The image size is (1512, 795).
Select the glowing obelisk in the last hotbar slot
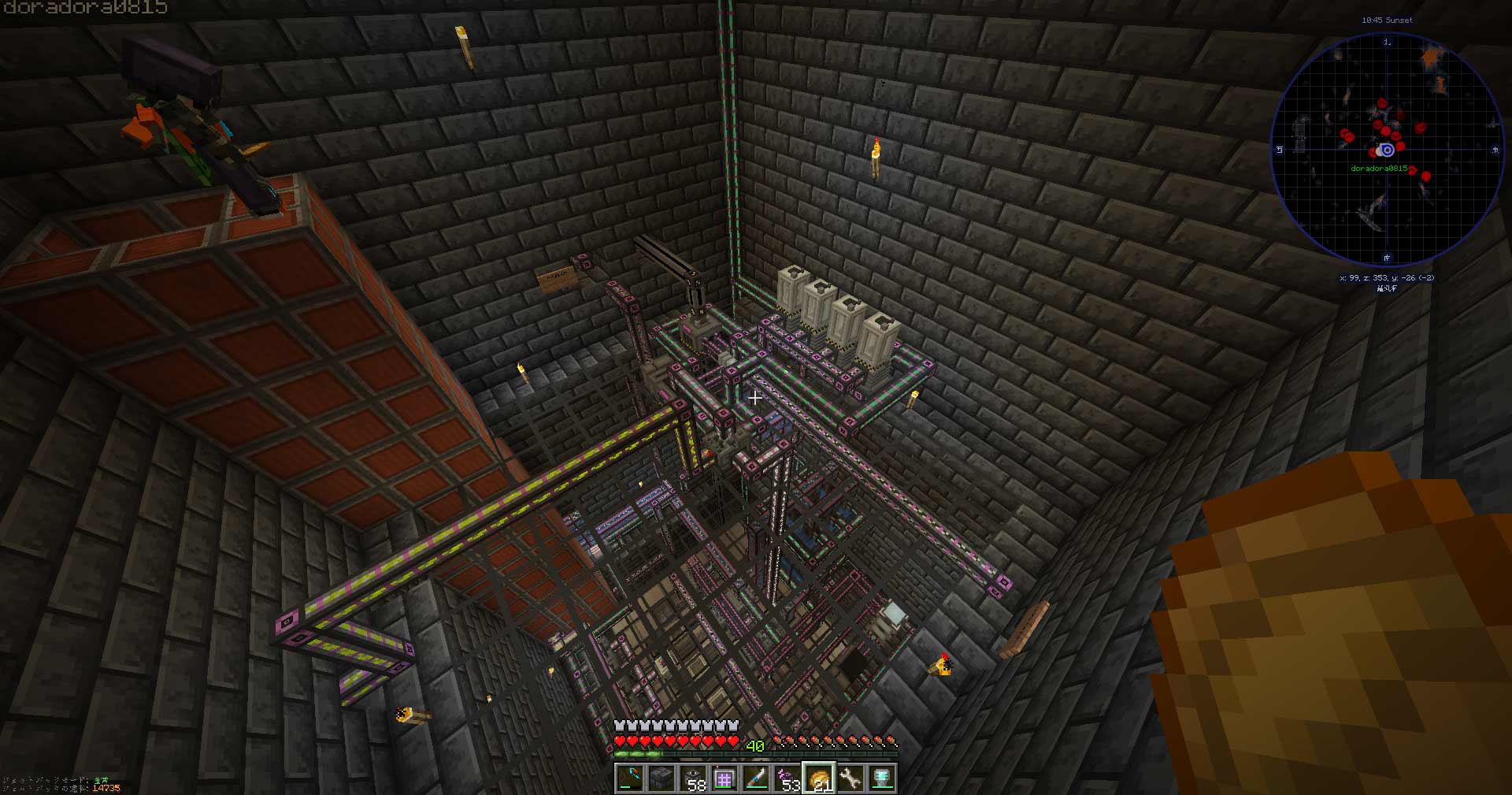(x=883, y=776)
